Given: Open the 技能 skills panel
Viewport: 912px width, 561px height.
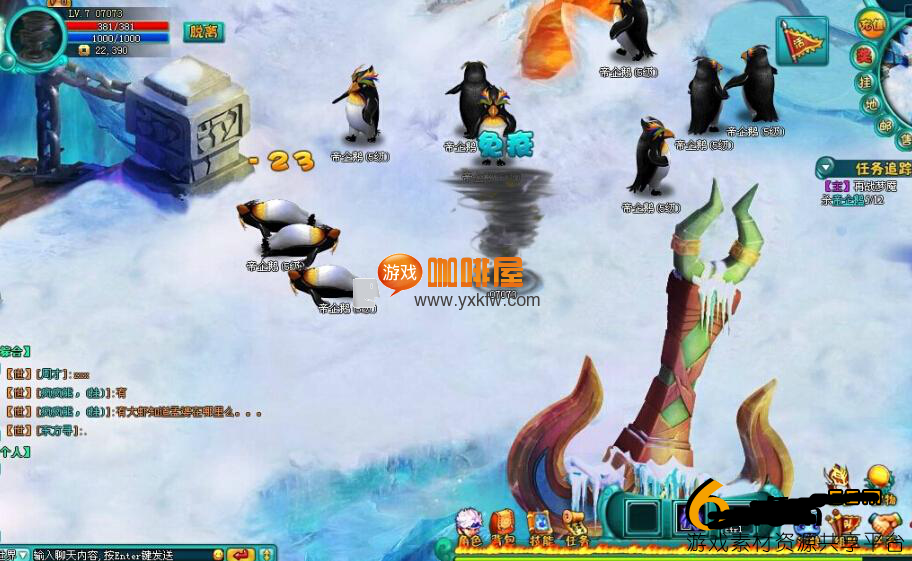Looking at the screenshot, I should coord(540,528).
